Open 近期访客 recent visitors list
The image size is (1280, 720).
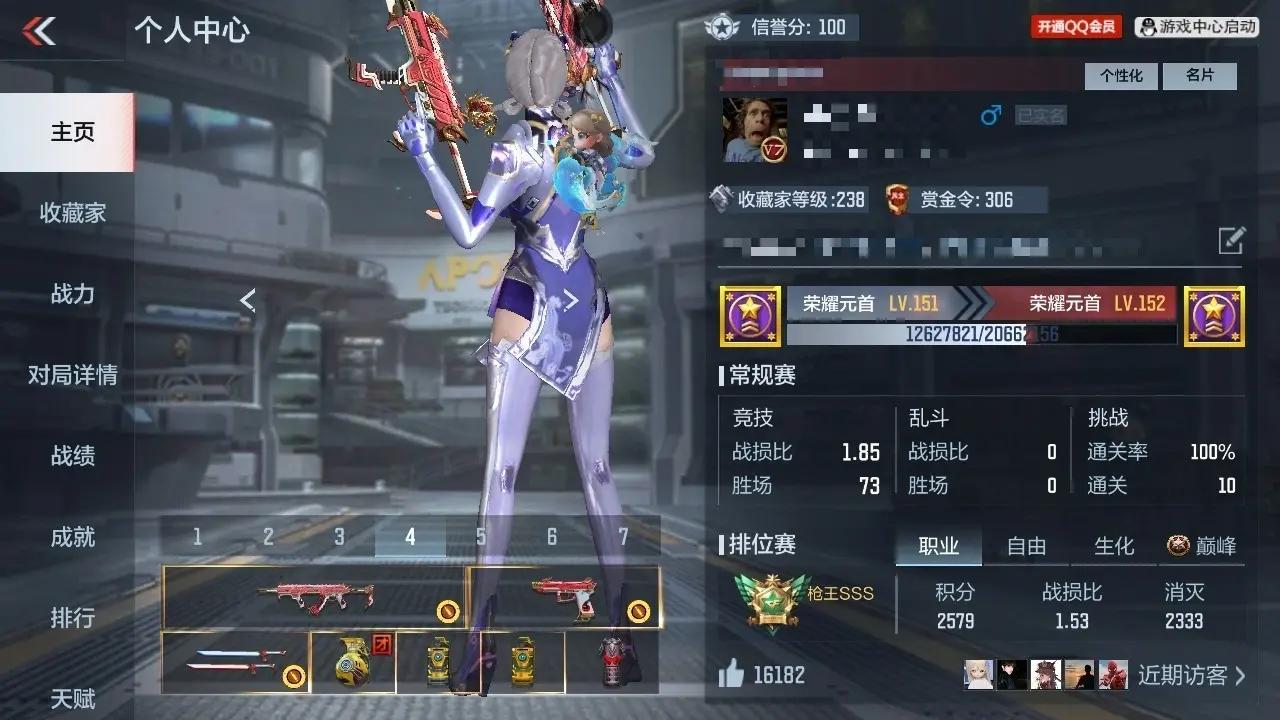tap(1191, 676)
